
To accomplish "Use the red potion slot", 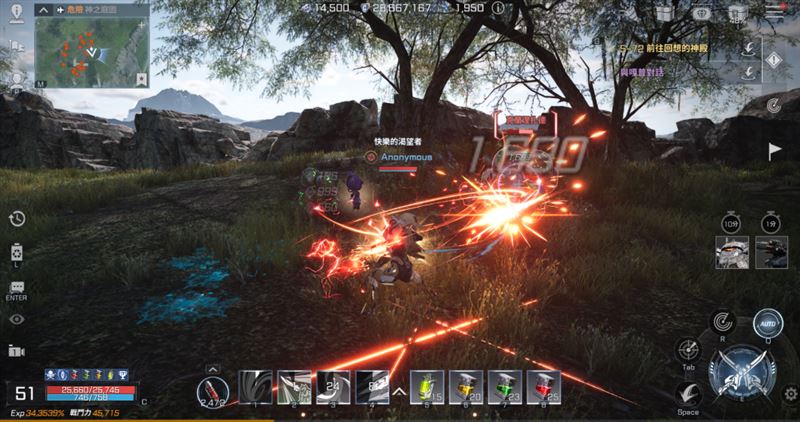I will pyautogui.click(x=542, y=388).
